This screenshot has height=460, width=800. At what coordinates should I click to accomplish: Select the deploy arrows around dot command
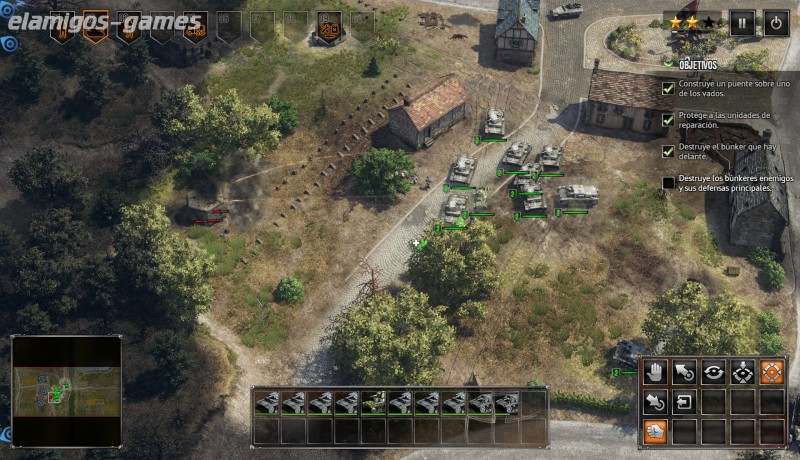(x=742, y=373)
